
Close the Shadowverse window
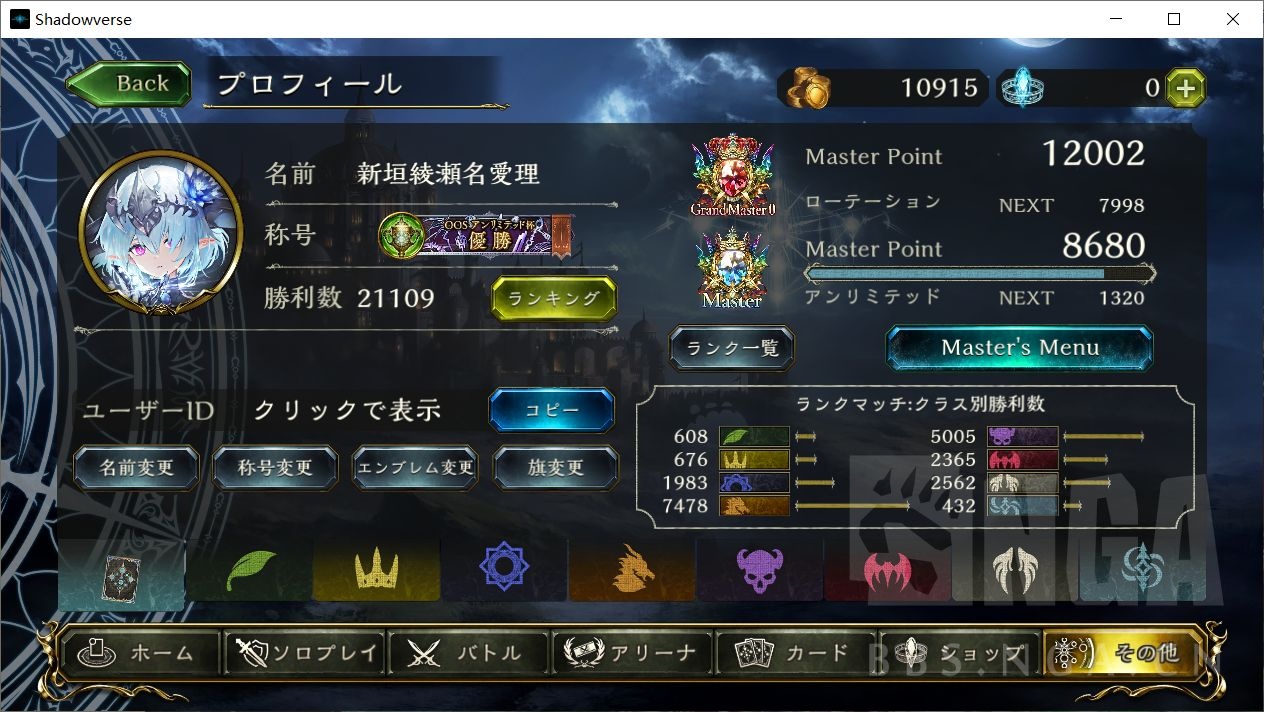(1233, 19)
